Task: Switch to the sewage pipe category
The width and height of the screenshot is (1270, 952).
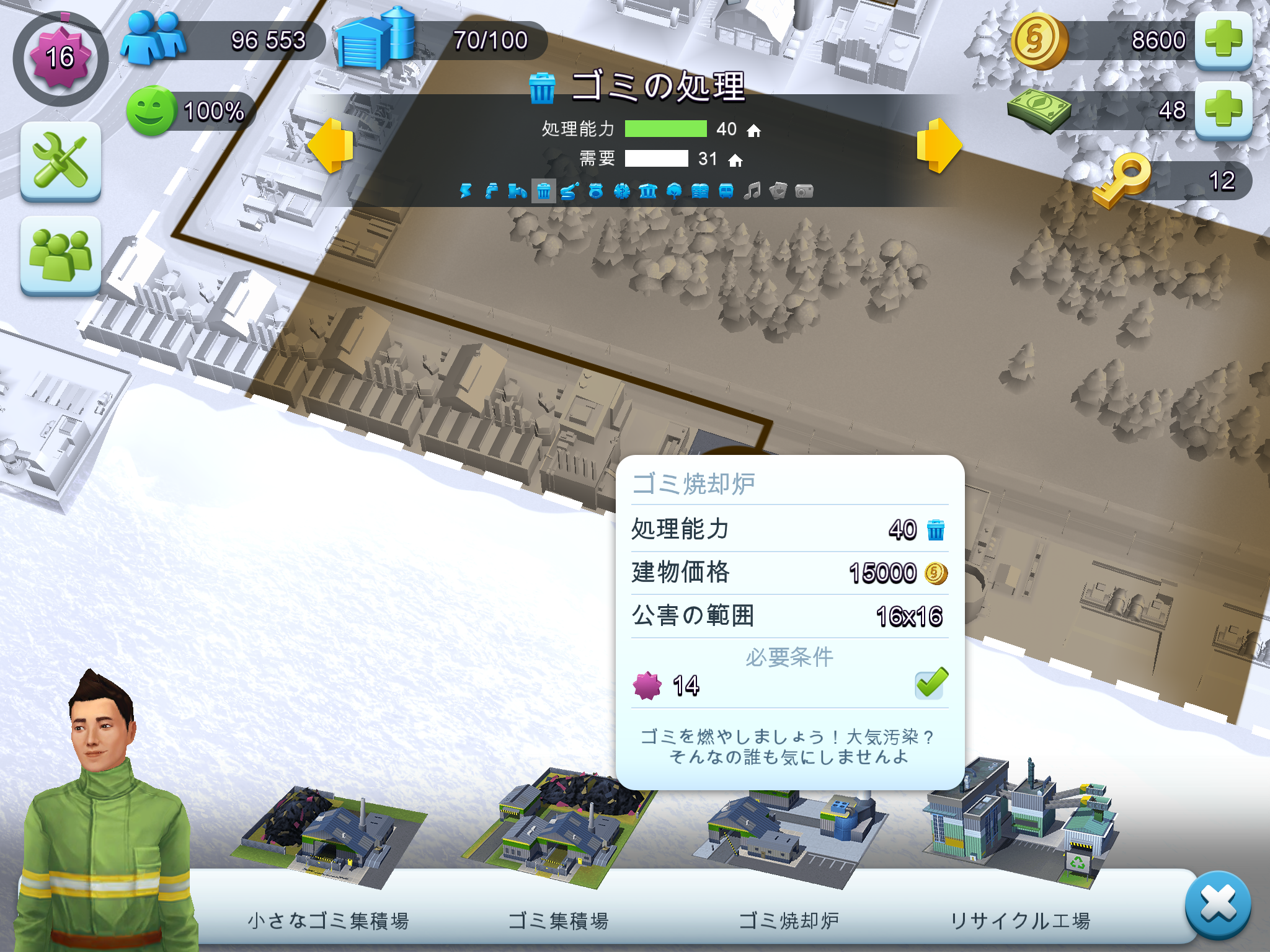Action: coord(517,191)
